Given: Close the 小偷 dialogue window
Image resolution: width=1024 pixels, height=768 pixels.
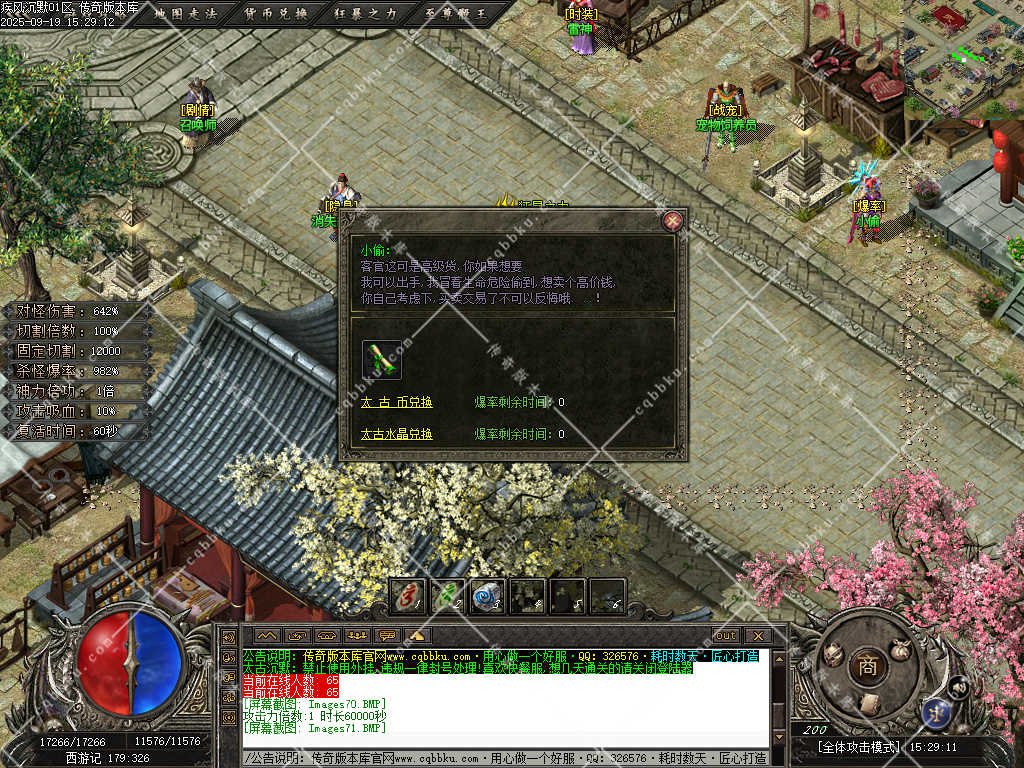Looking at the screenshot, I should tap(673, 221).
